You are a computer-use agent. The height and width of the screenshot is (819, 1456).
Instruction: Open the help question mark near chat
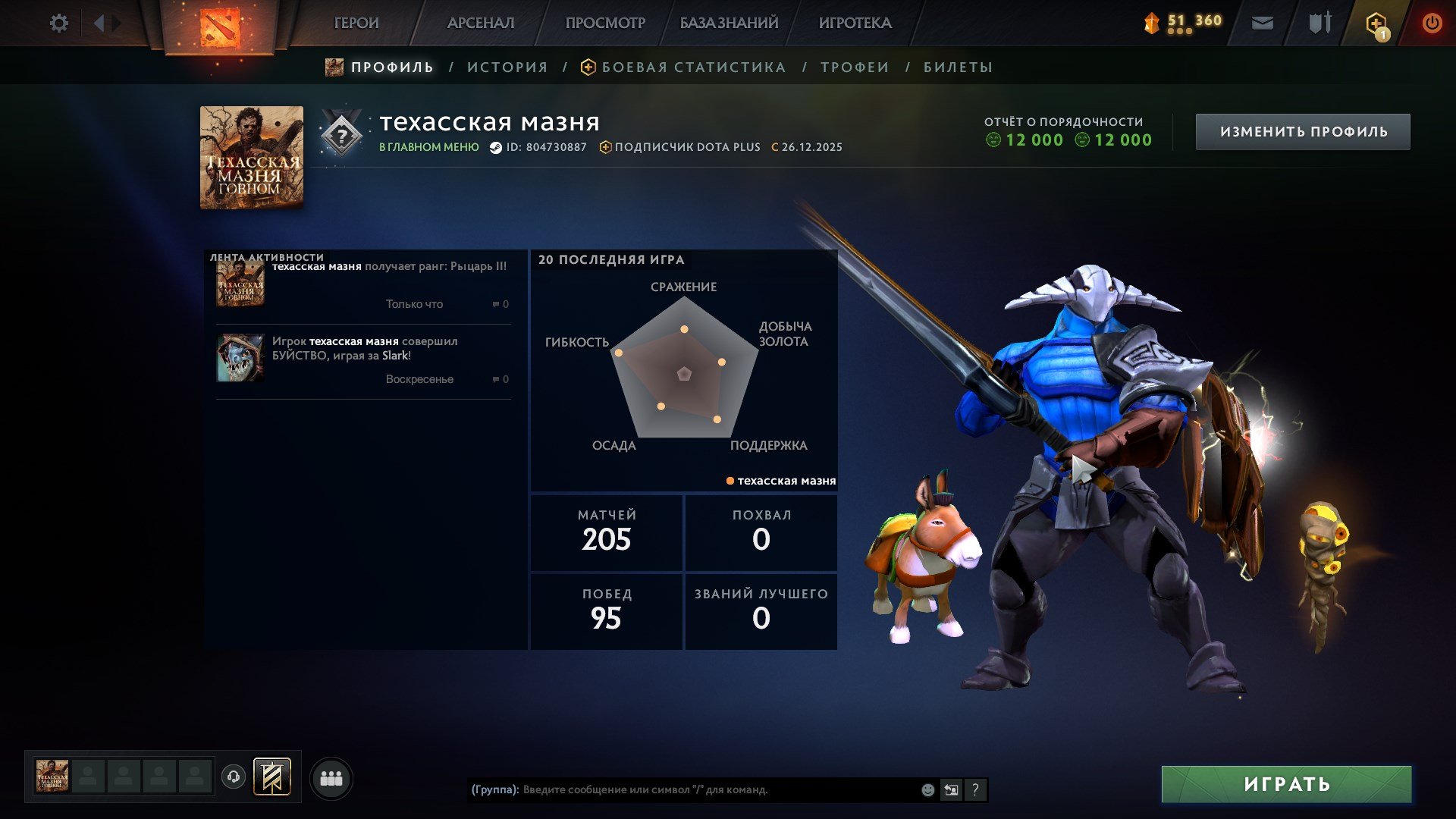(x=975, y=789)
